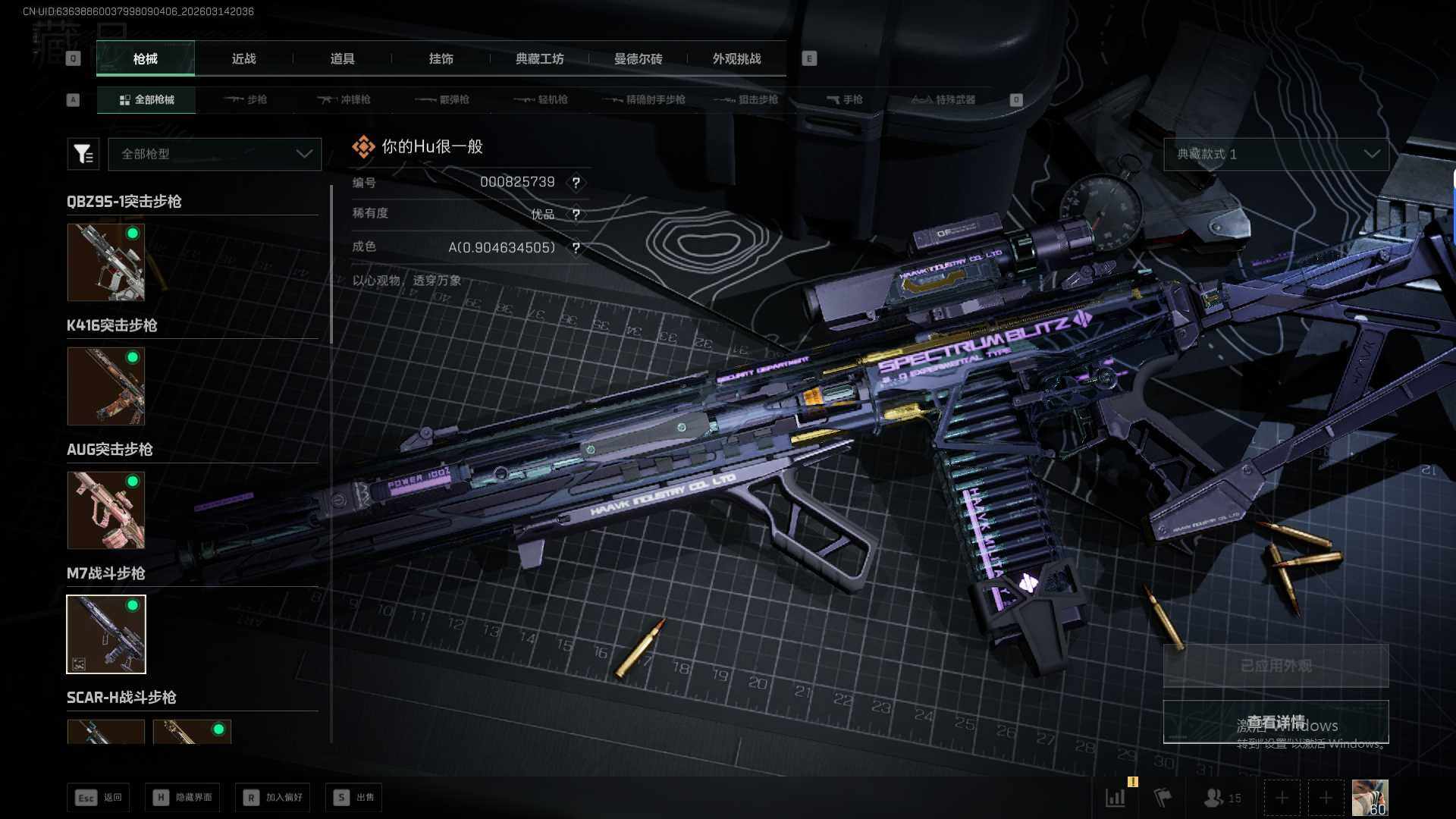Click the 出售 sell button

pos(354,797)
